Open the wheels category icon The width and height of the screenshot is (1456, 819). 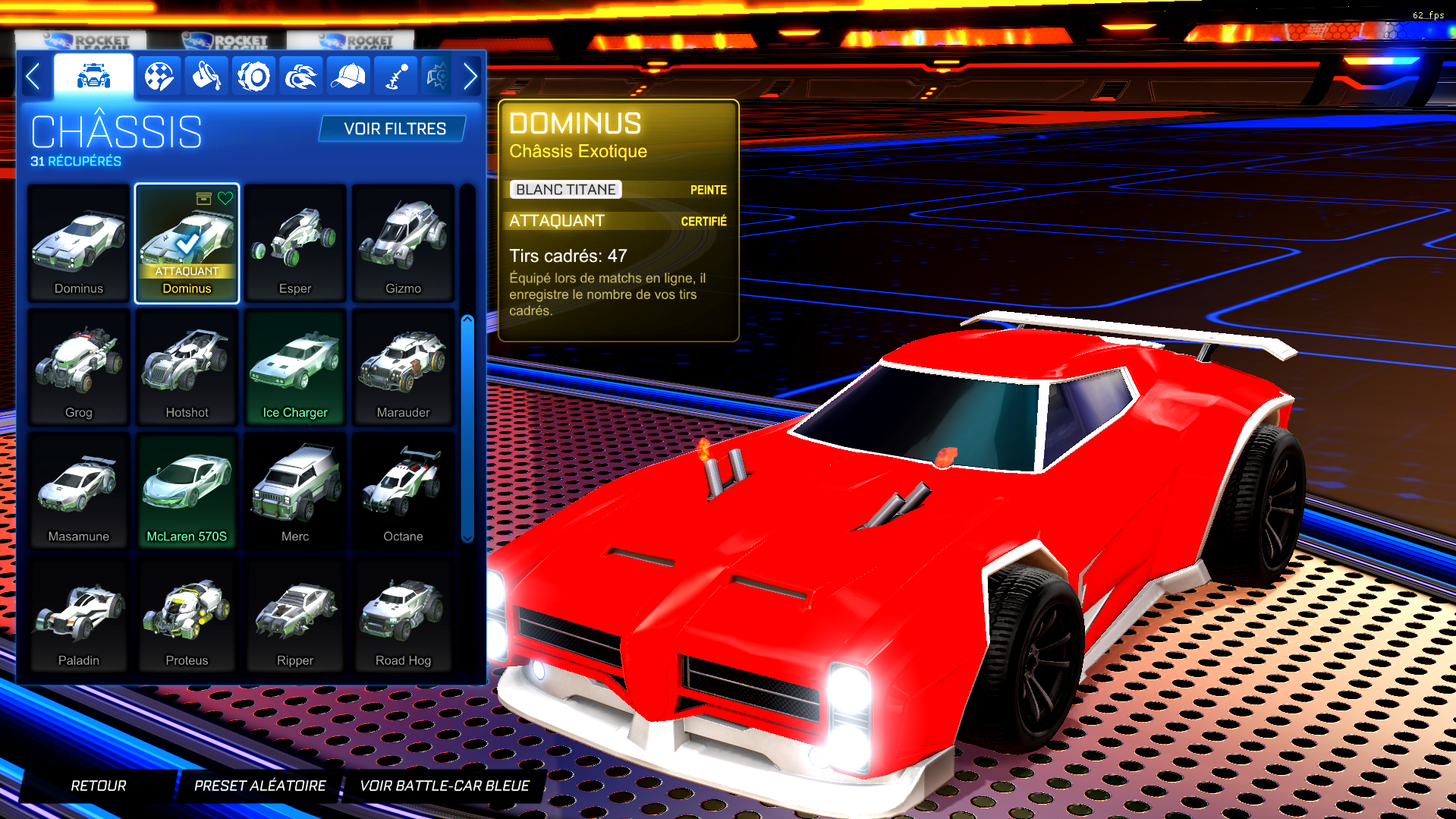pyautogui.click(x=253, y=76)
